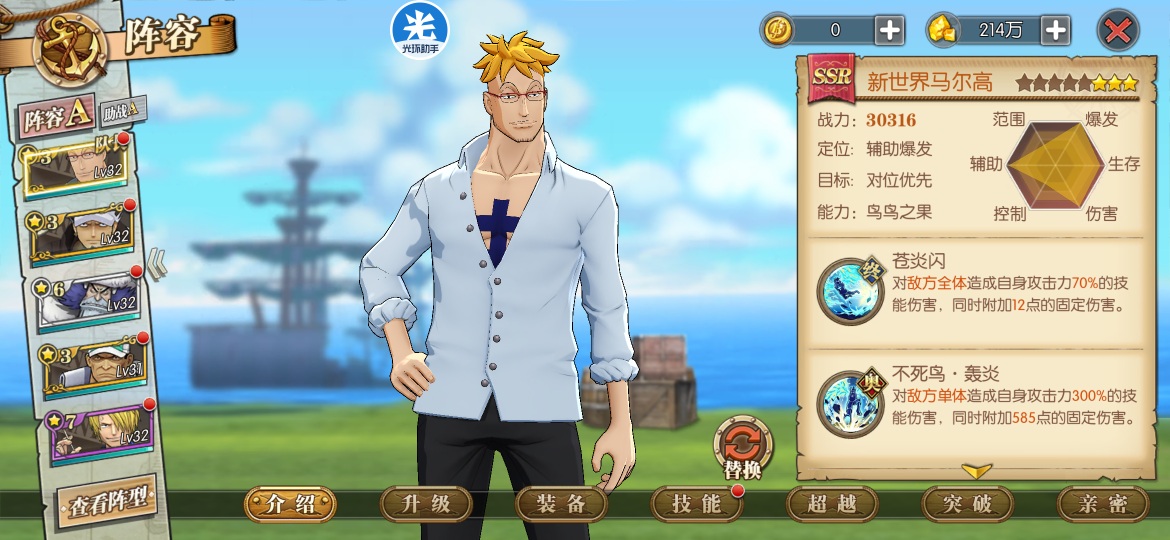Add more gold coins with the plus button

pyautogui.click(x=889, y=30)
